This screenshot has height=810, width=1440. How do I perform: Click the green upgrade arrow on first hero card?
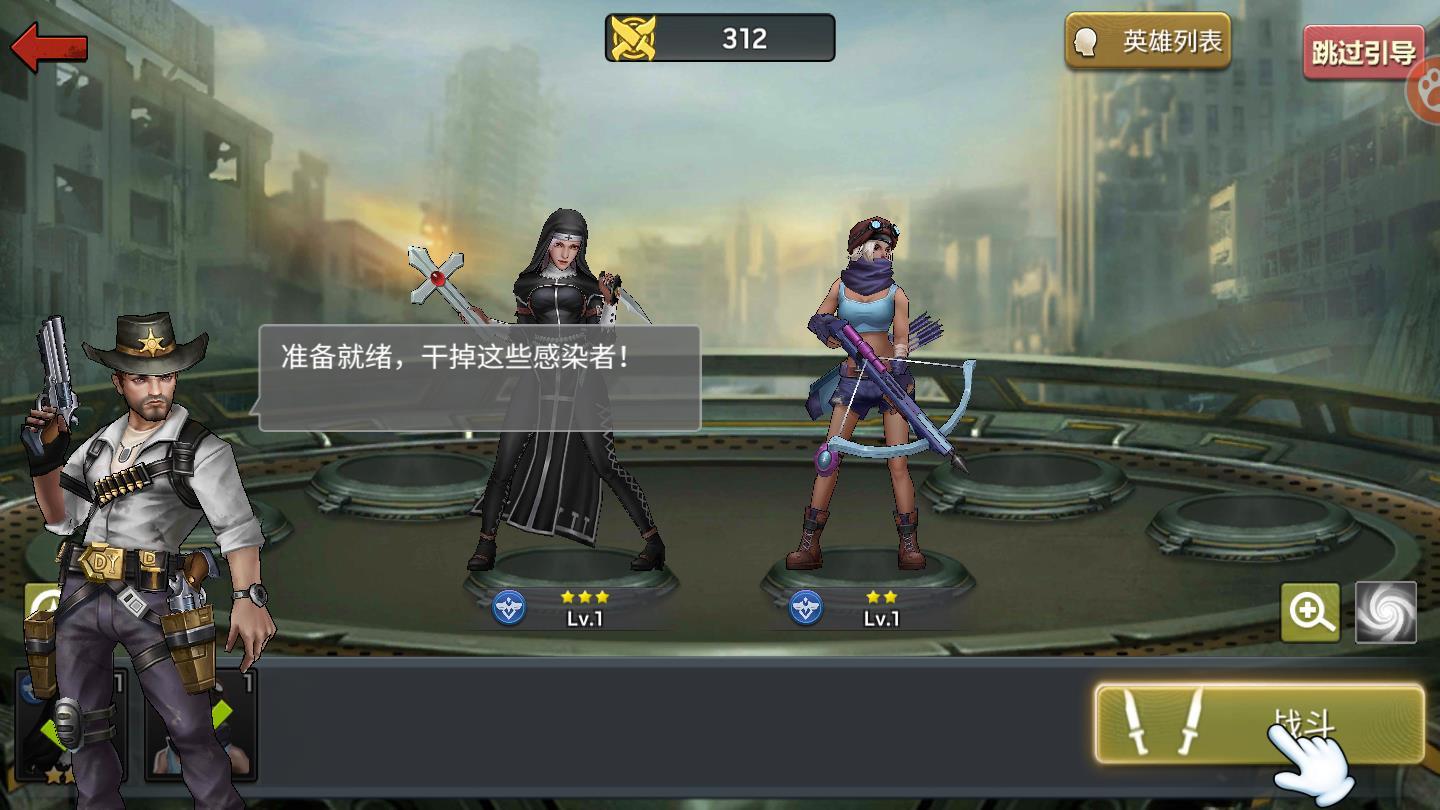(x=55, y=735)
